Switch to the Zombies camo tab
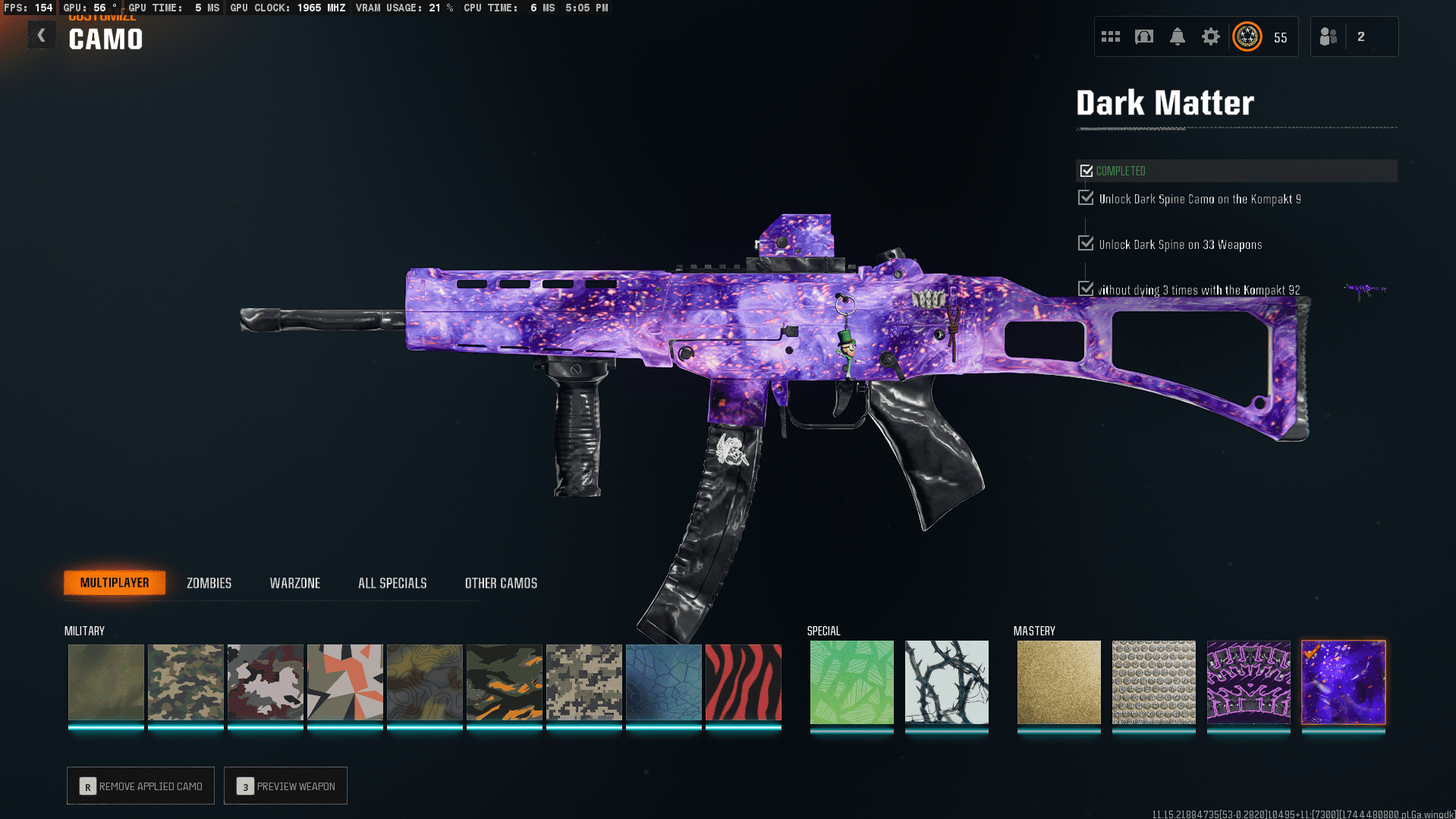The width and height of the screenshot is (1456, 819). pyautogui.click(x=209, y=583)
